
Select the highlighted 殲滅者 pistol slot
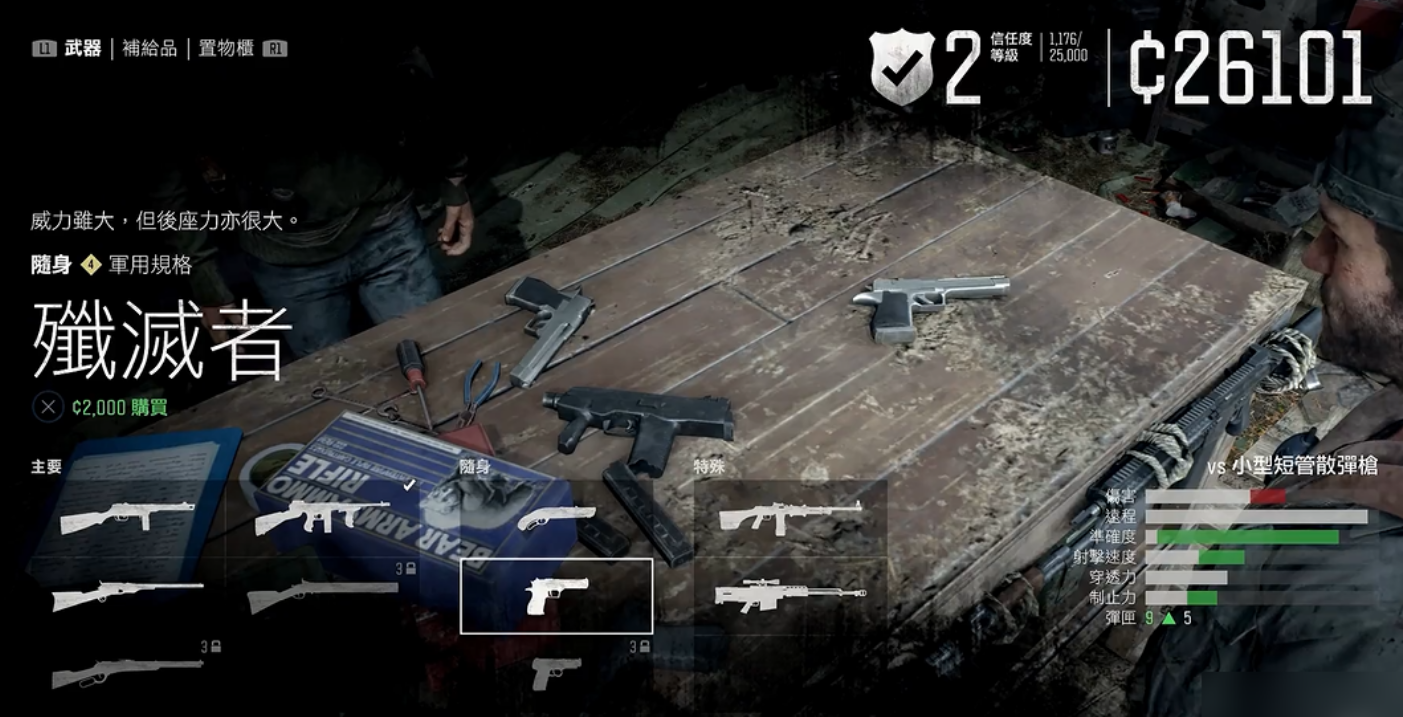click(556, 596)
